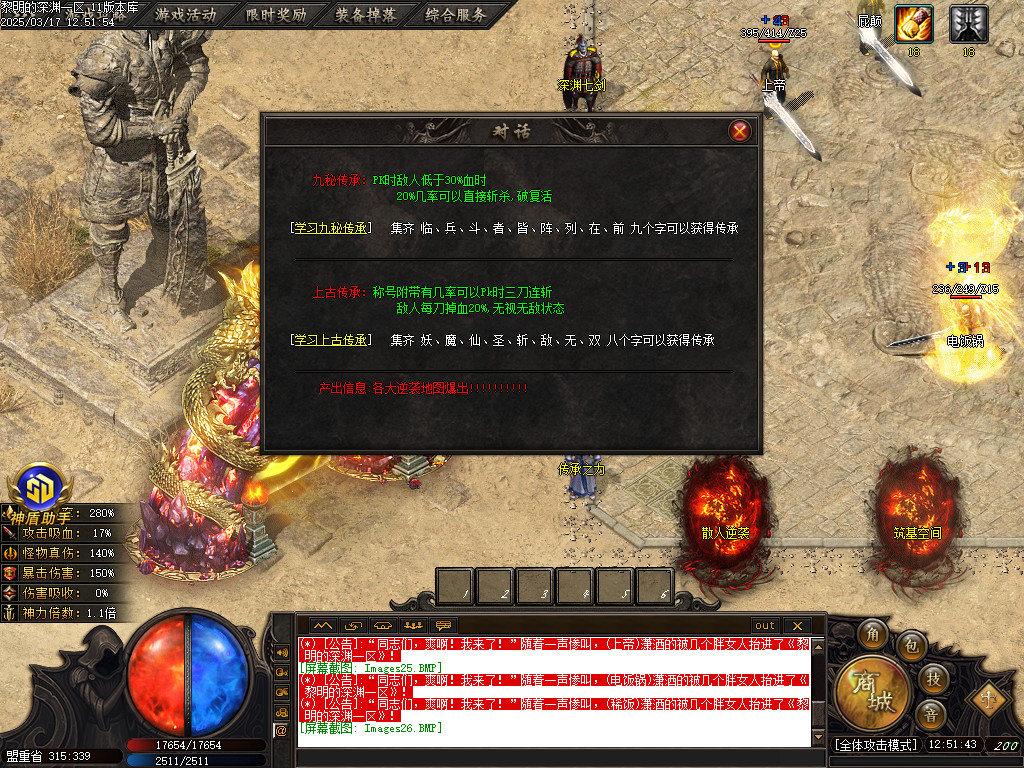Open the 装备掉落 menu

pos(366,15)
